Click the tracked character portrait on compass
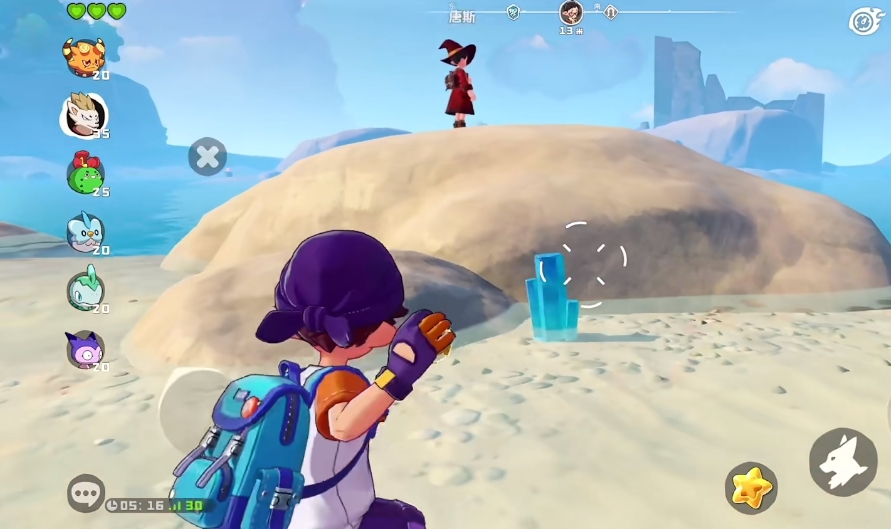This screenshot has height=529, width=891. (571, 13)
